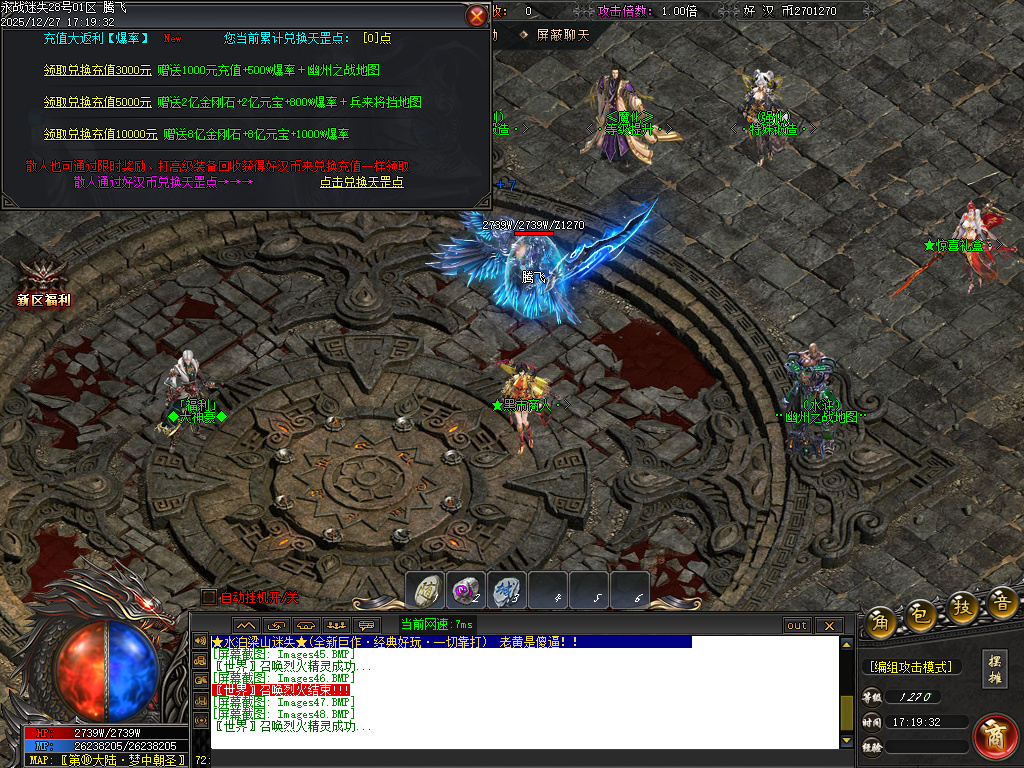Image resolution: width=1024 pixels, height=768 pixels.
Task: Click the chat panel's out button
Action: pos(796,626)
